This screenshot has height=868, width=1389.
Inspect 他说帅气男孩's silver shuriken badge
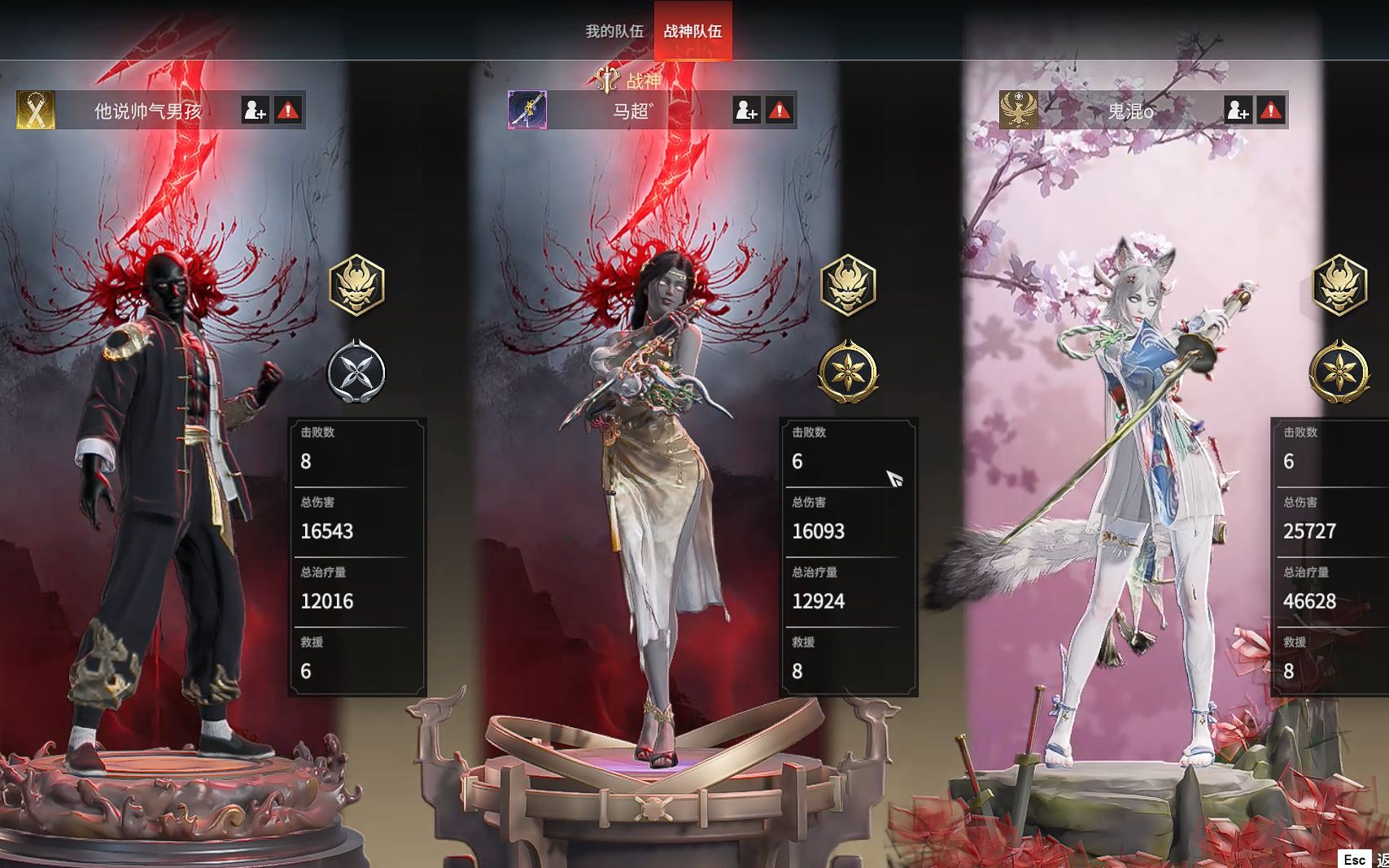pyautogui.click(x=356, y=372)
